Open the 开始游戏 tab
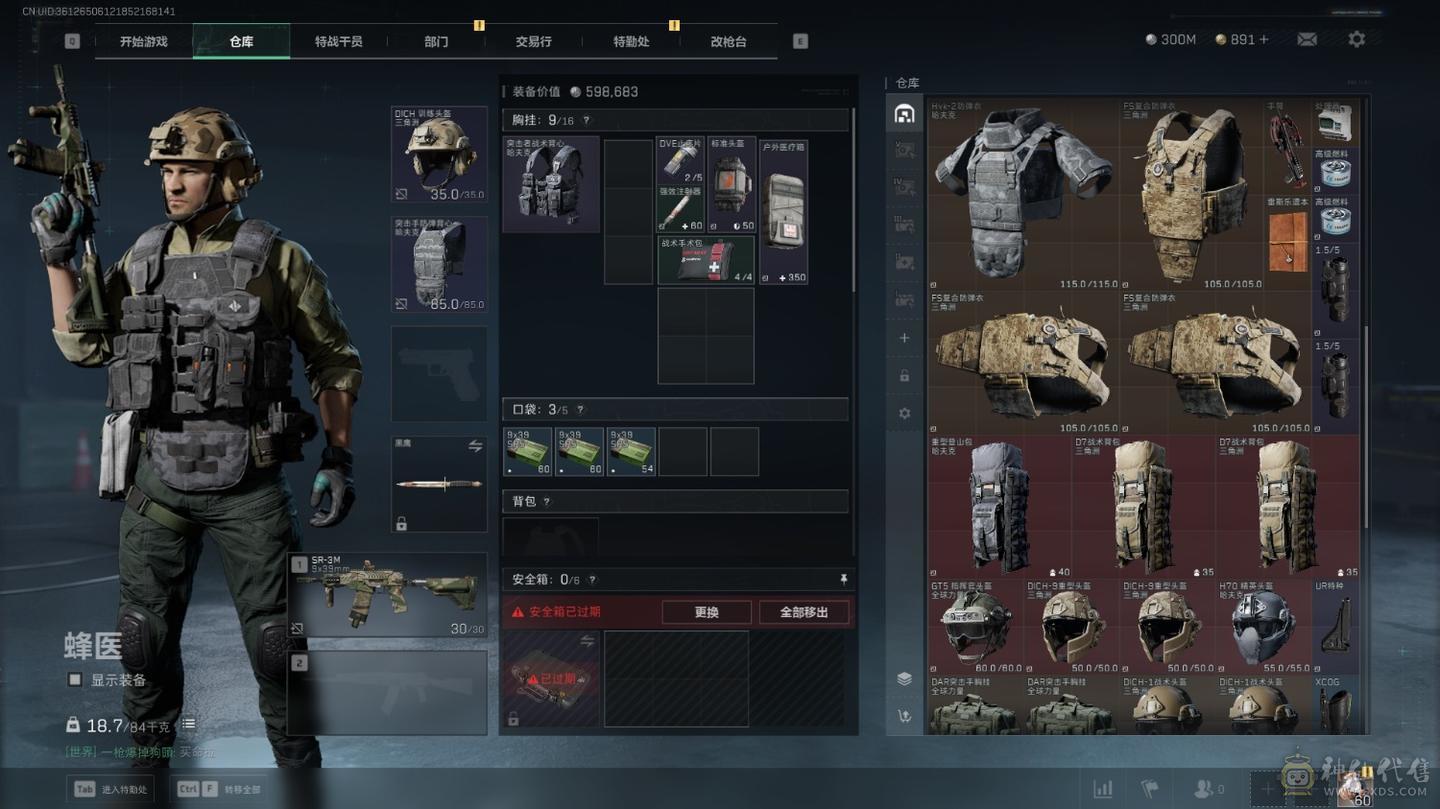 [x=143, y=42]
